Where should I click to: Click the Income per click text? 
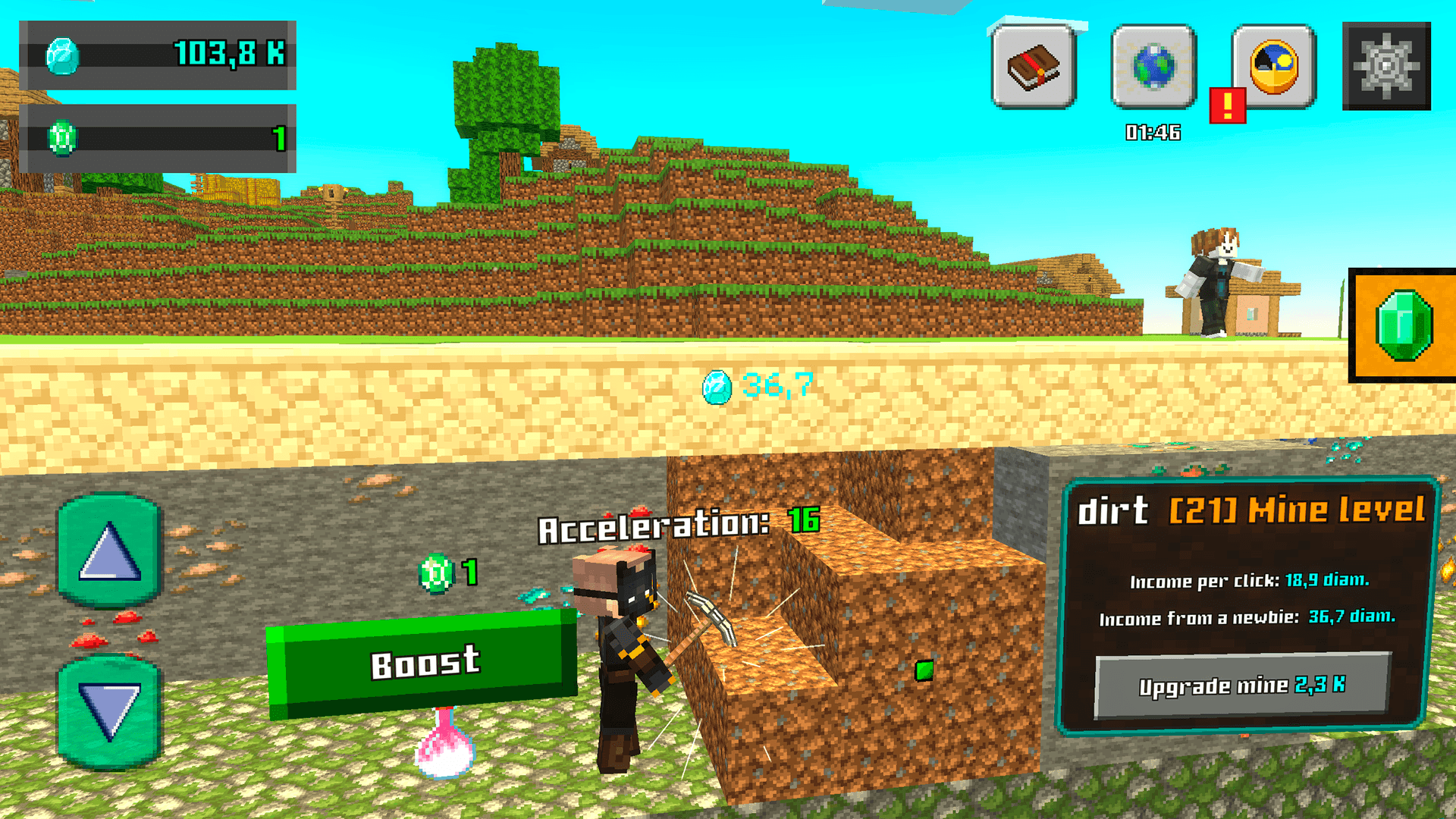coord(1251,582)
